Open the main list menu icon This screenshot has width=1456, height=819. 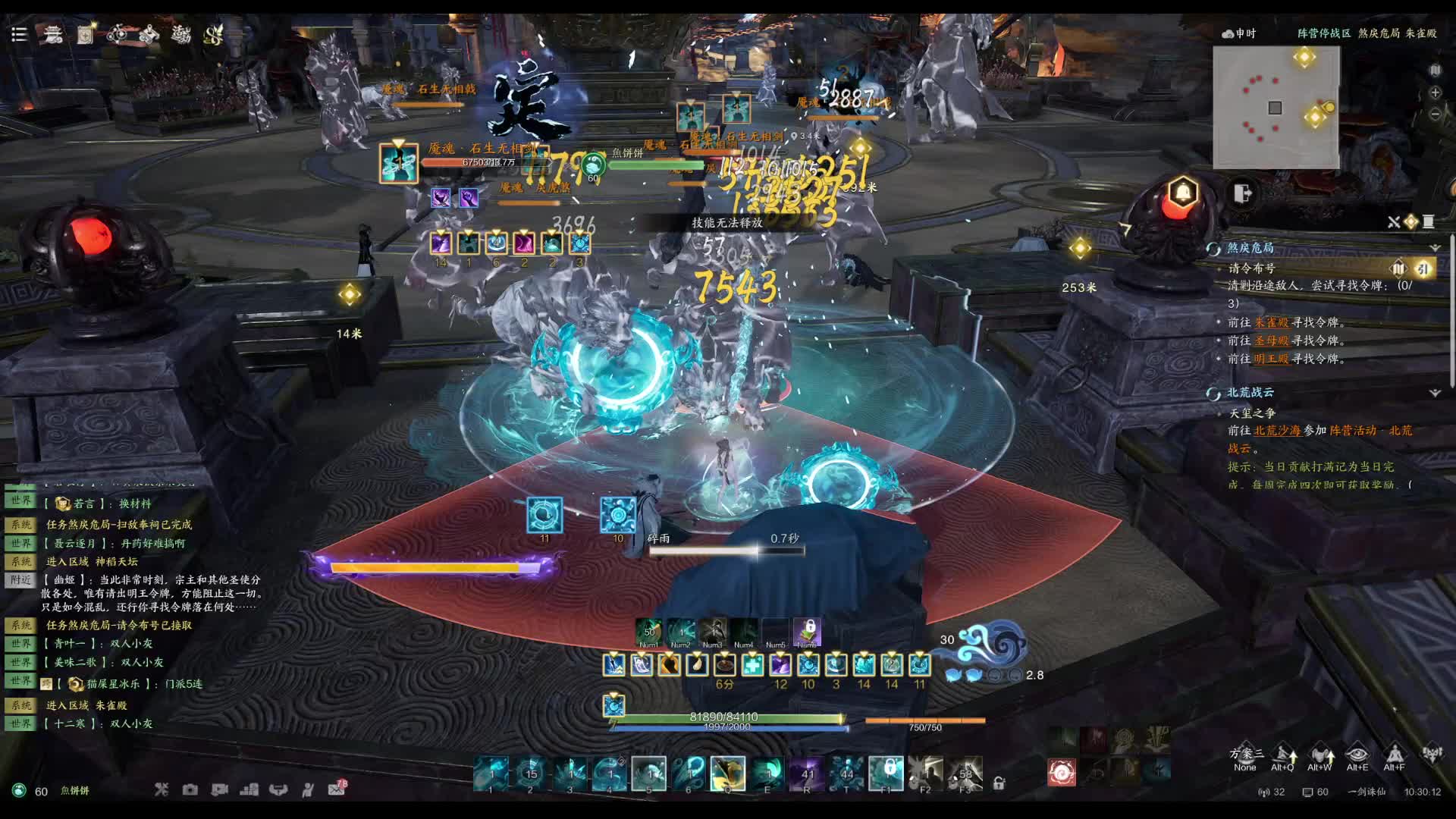pos(19,34)
